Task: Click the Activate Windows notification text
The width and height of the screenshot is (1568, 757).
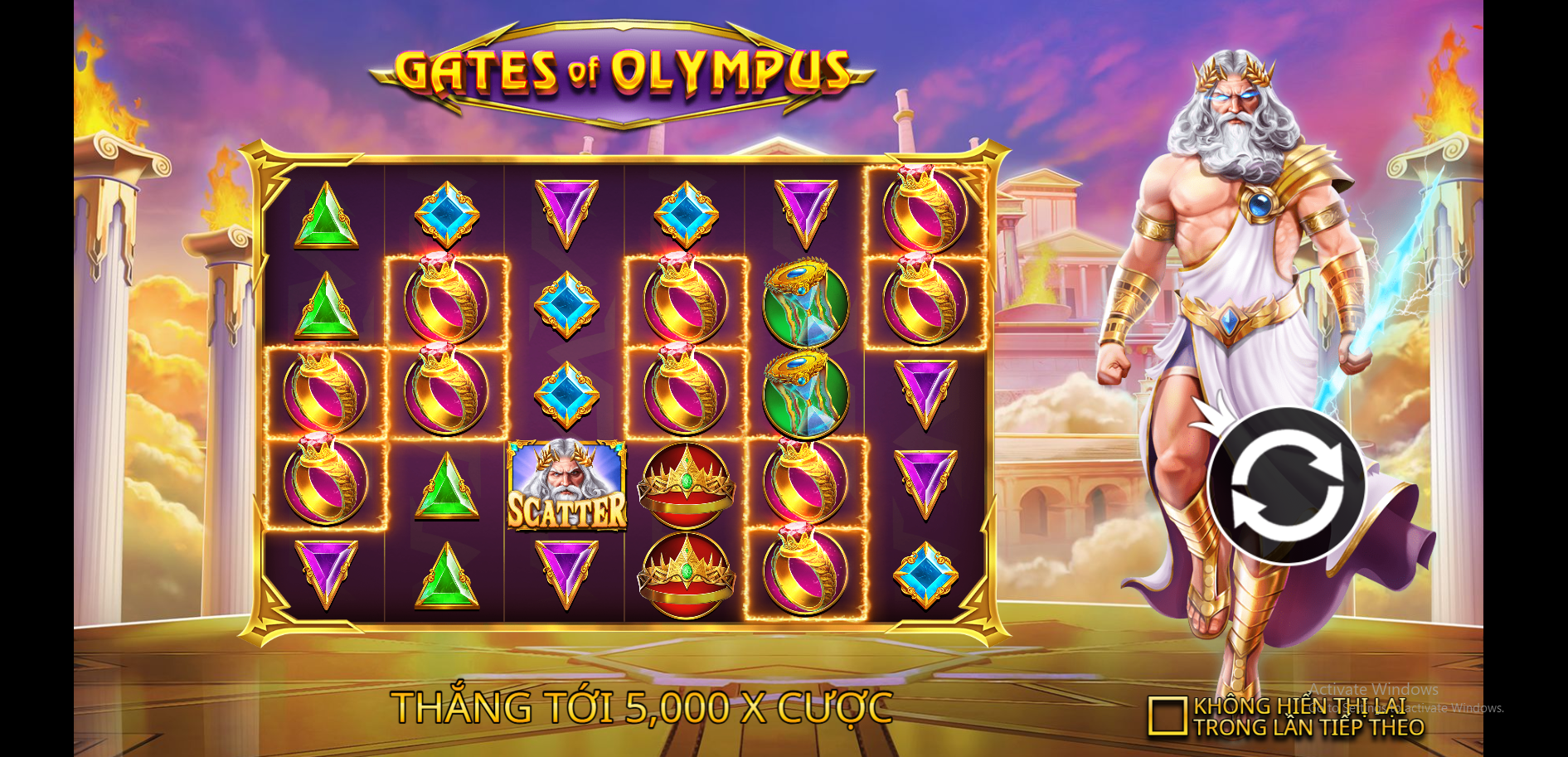Action: [1372, 689]
